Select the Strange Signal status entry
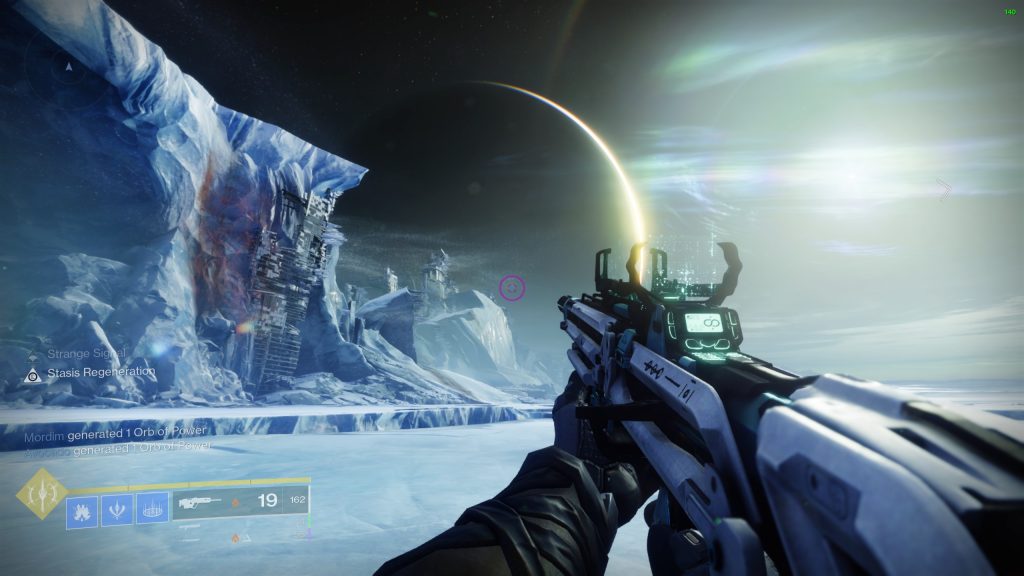The height and width of the screenshot is (576, 1024). point(90,352)
